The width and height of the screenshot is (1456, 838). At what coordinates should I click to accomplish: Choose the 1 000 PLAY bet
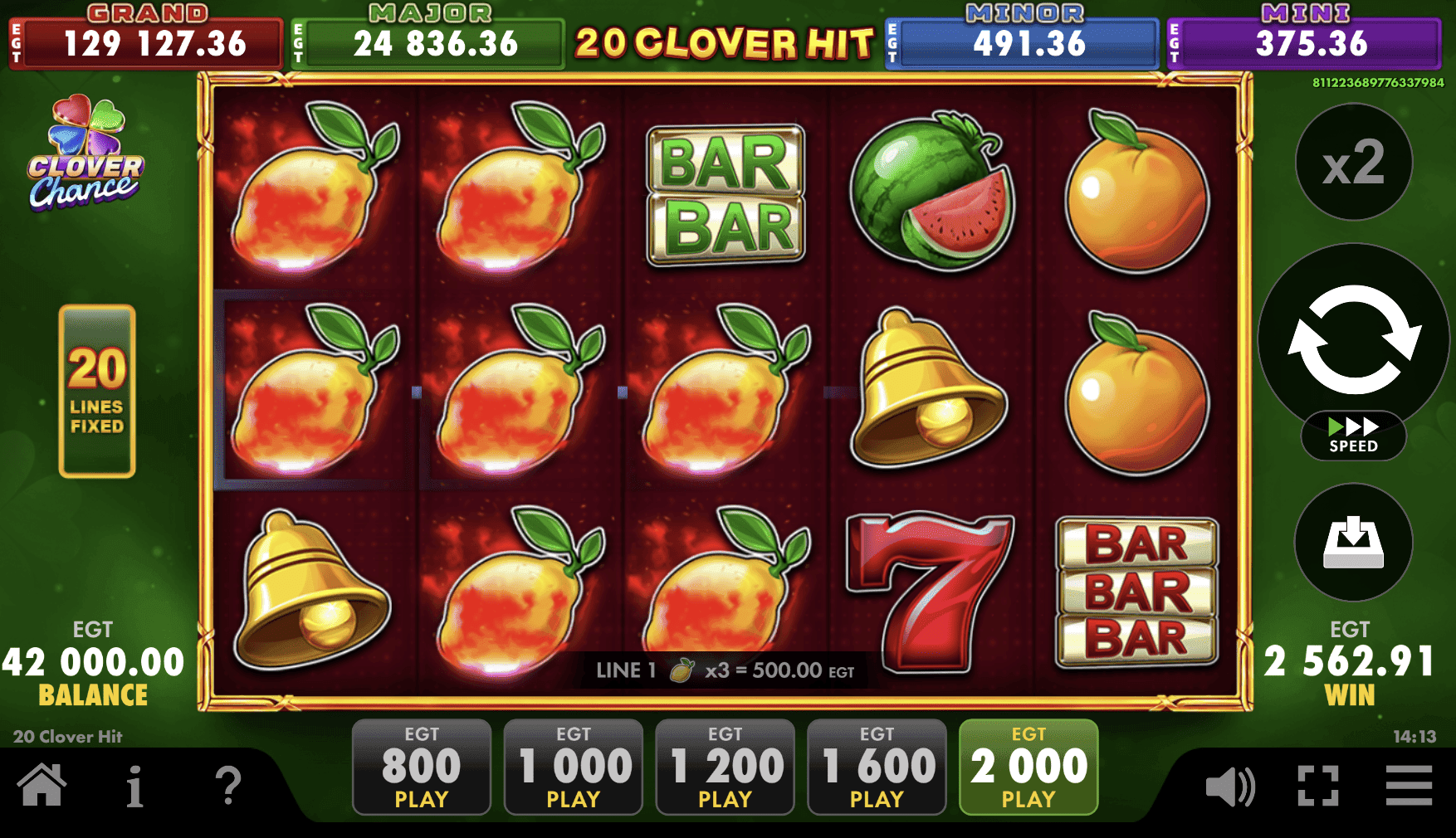coord(574,767)
